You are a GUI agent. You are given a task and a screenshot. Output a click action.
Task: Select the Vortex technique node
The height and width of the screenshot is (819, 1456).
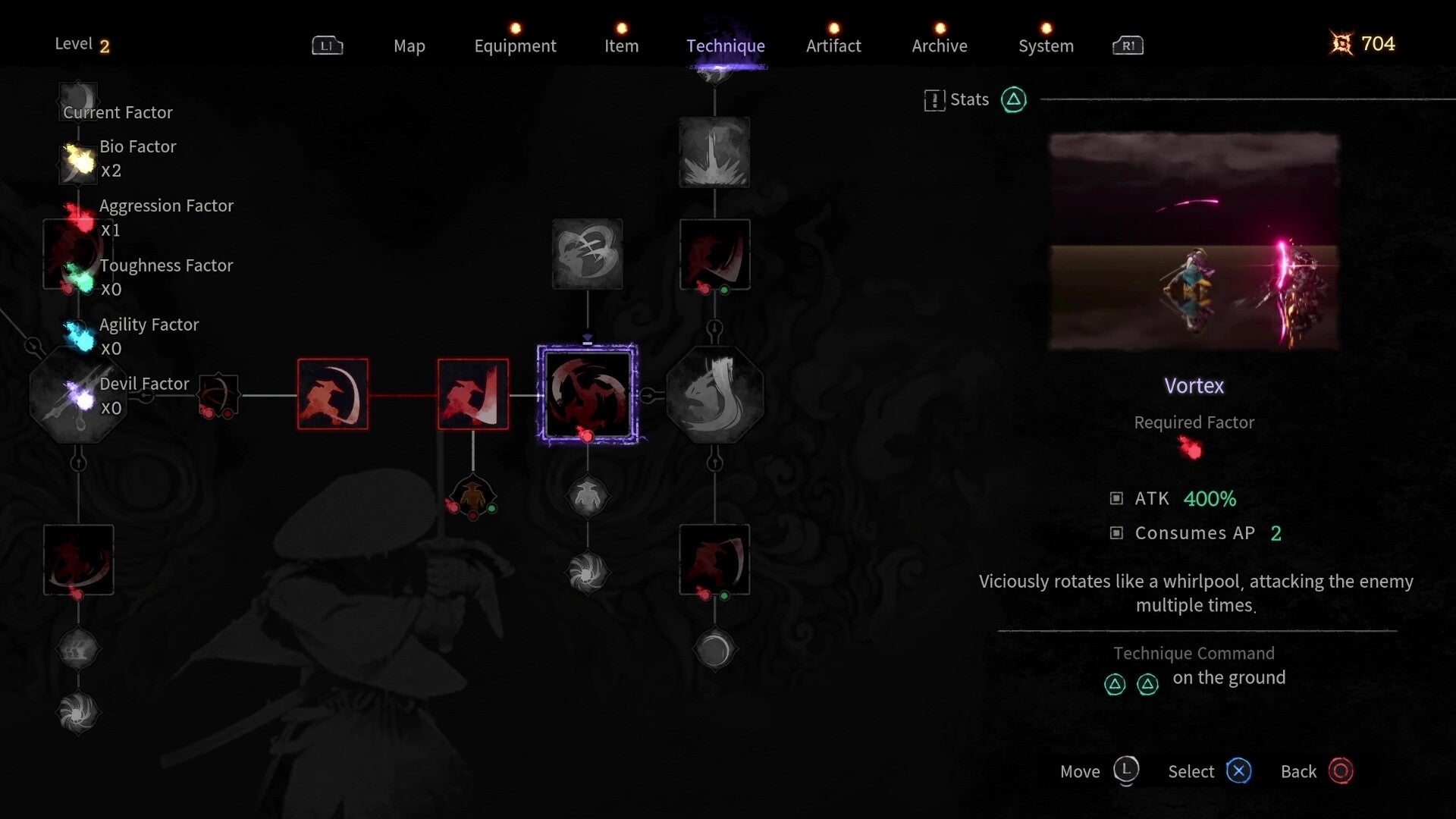click(588, 392)
